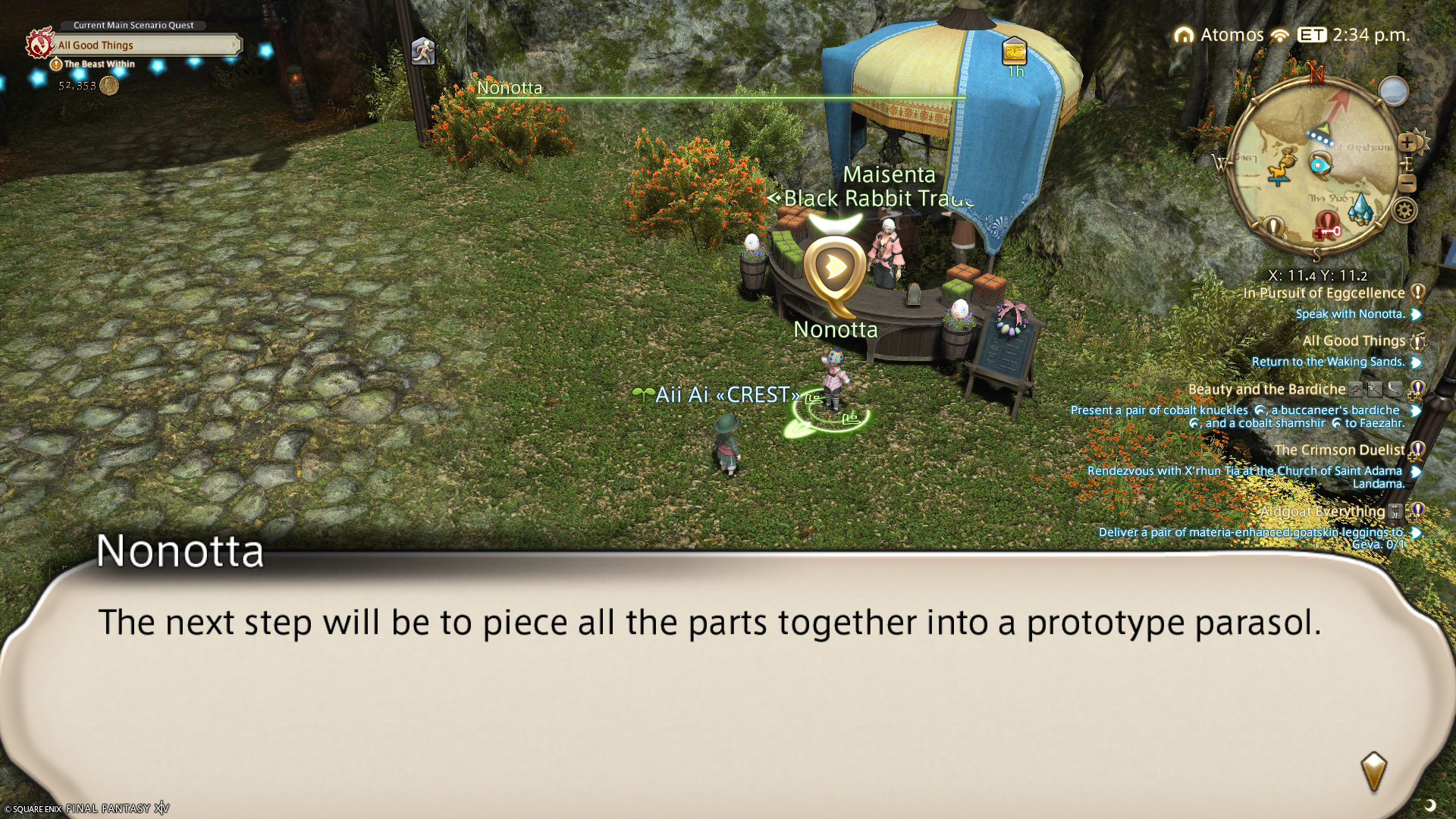Click the gil coin currency display

(109, 86)
